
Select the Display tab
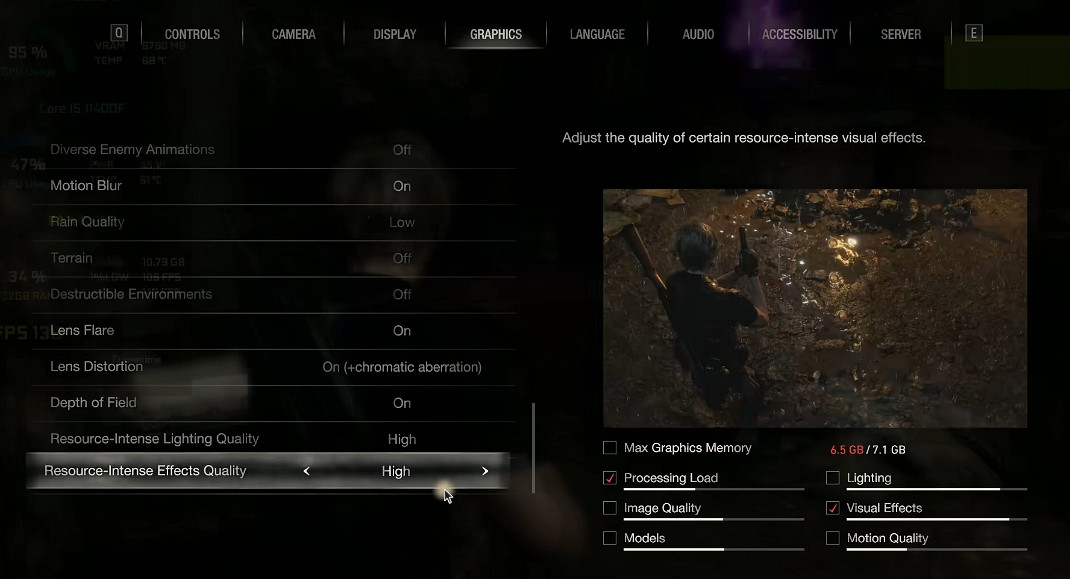pos(395,34)
